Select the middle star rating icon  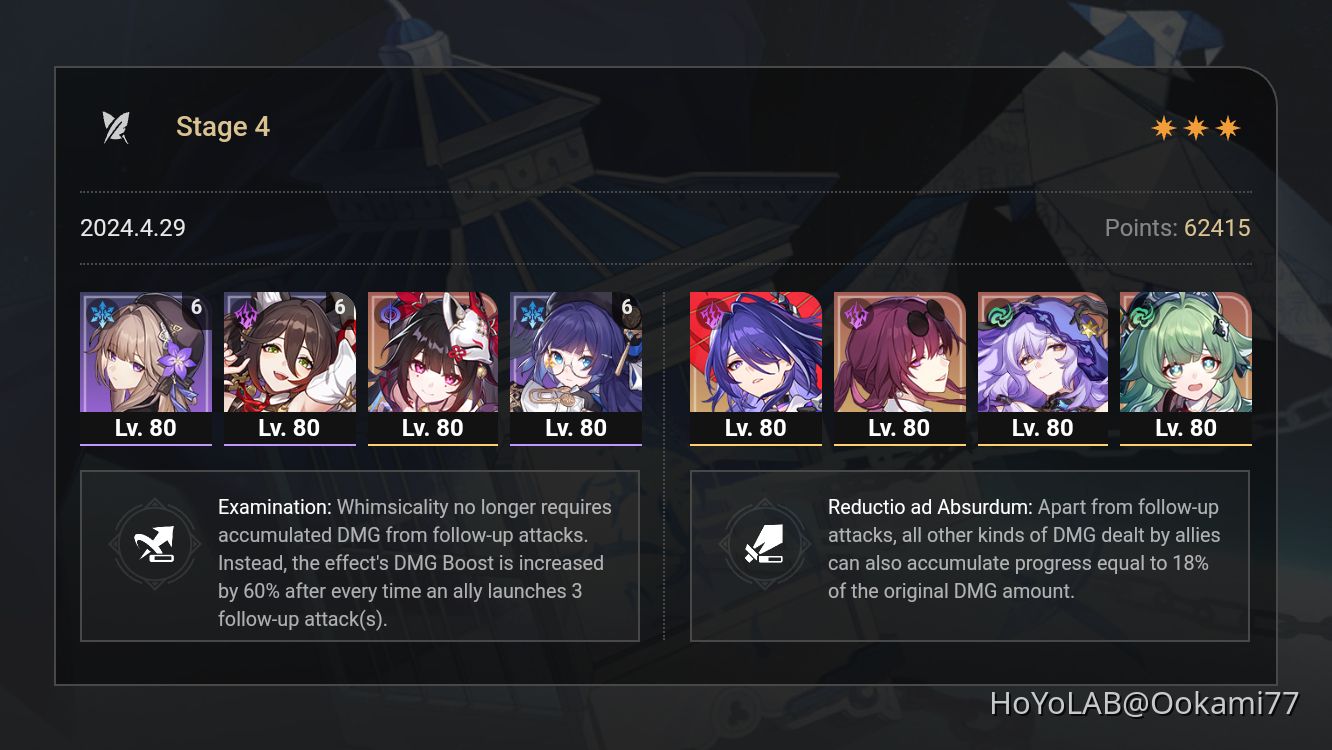tap(1197, 127)
